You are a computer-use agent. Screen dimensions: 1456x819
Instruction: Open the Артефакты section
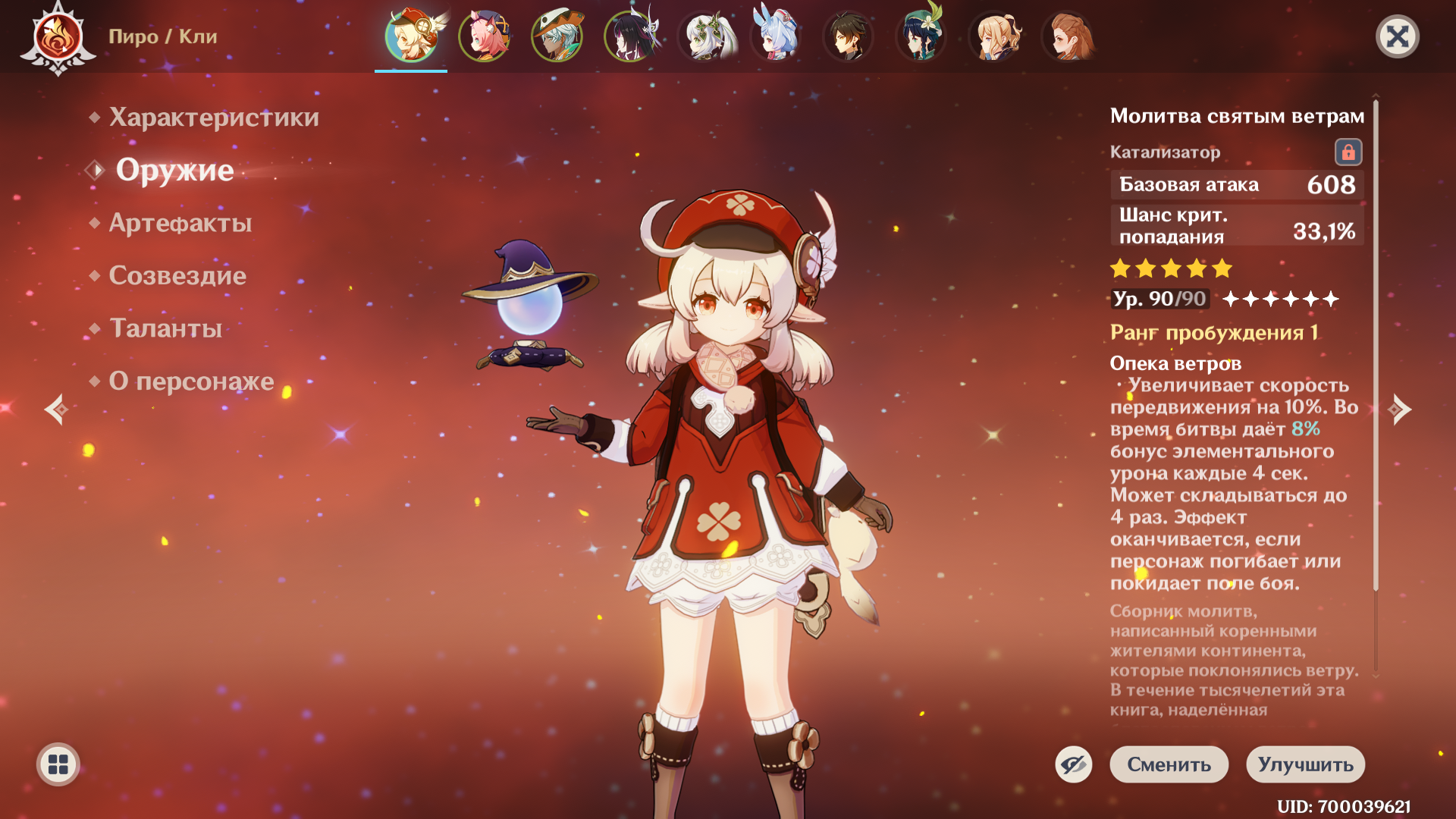tap(180, 223)
